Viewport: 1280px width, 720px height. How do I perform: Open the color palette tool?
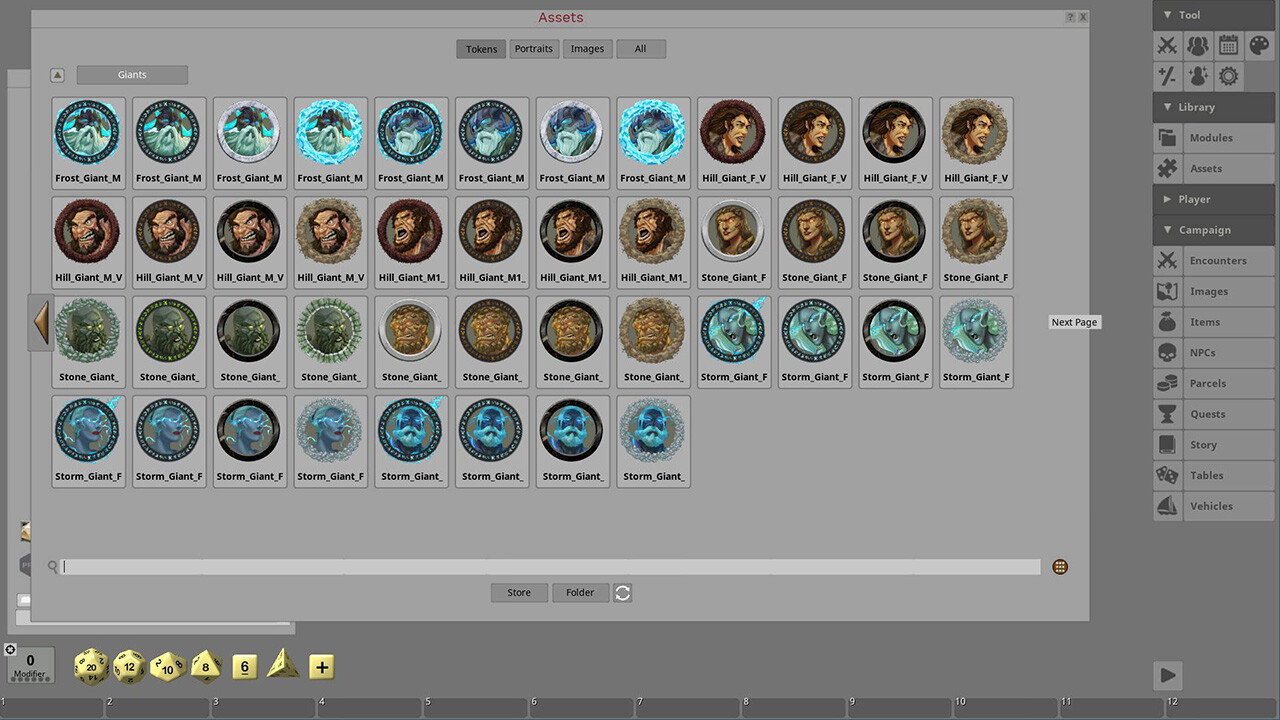pyautogui.click(x=1258, y=45)
